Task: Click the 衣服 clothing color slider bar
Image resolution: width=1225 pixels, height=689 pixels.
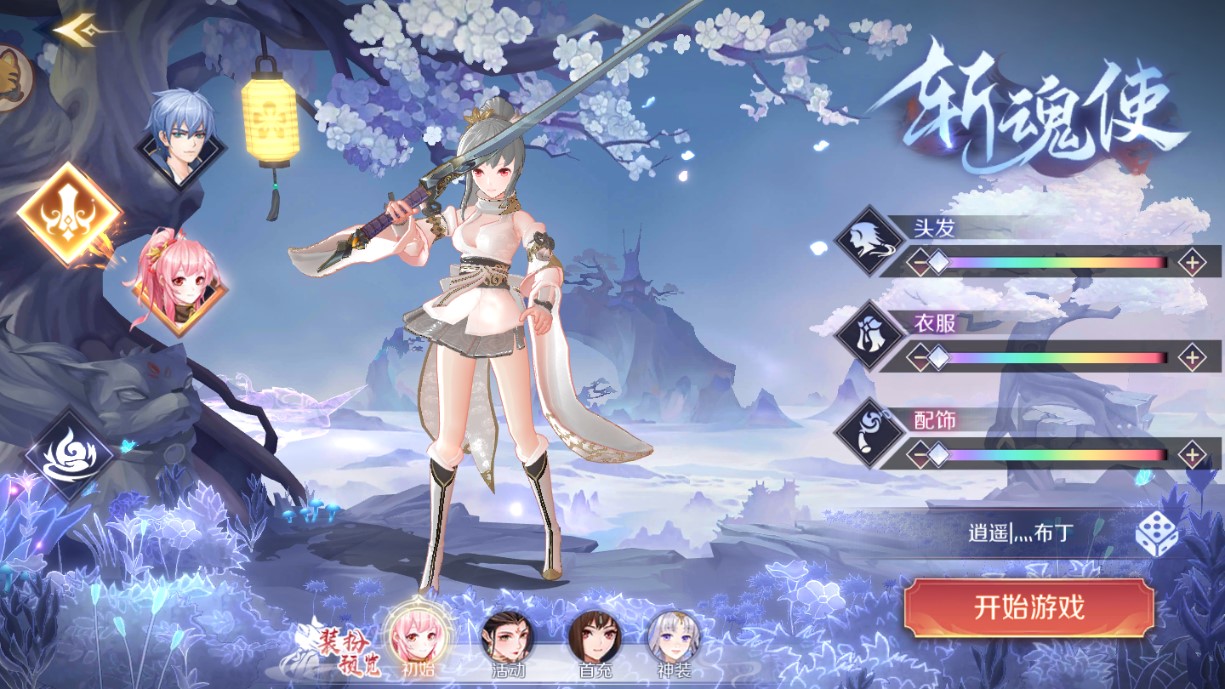Action: (1055, 357)
